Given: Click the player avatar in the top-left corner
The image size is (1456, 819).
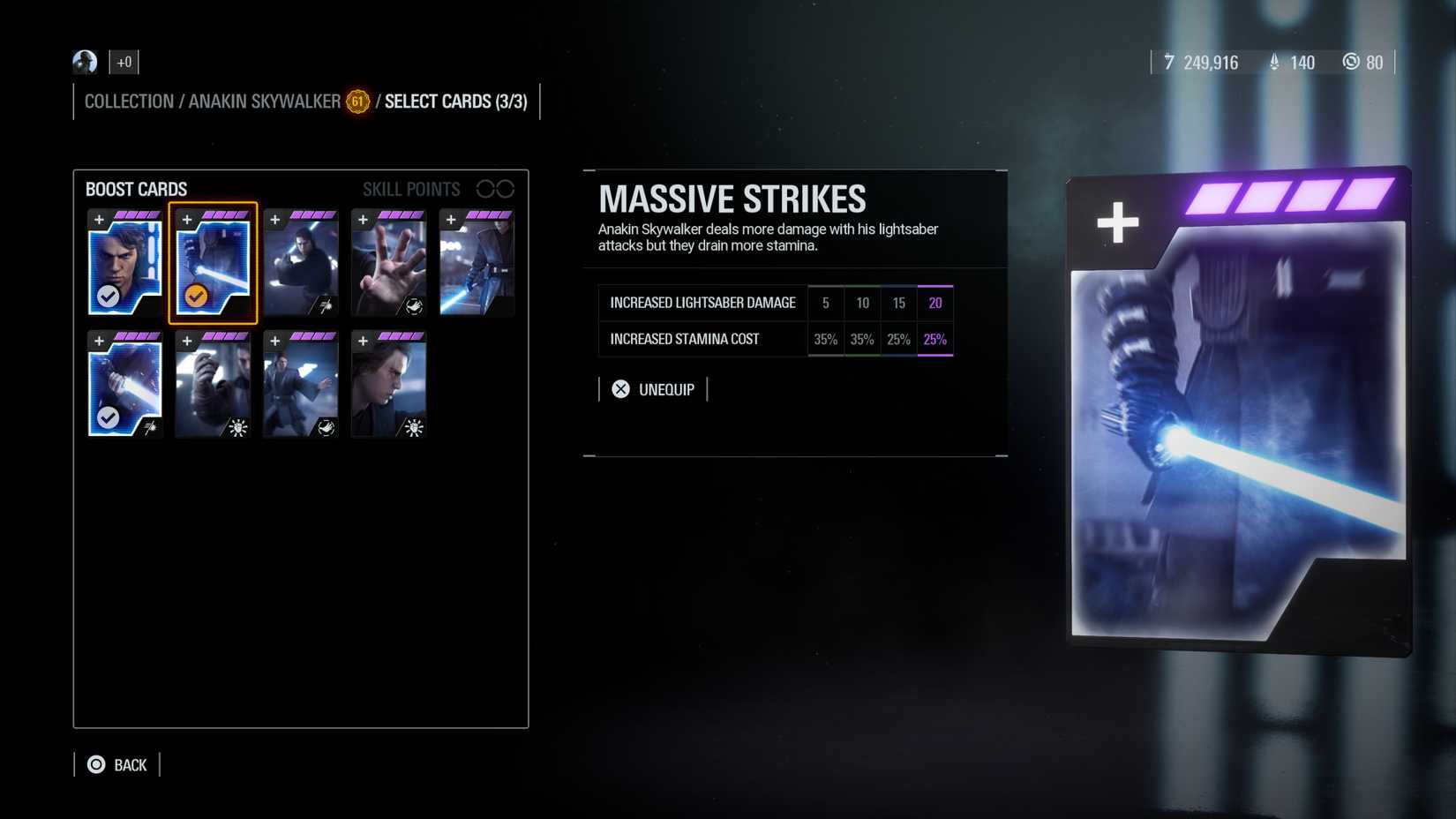Looking at the screenshot, I should click(84, 62).
